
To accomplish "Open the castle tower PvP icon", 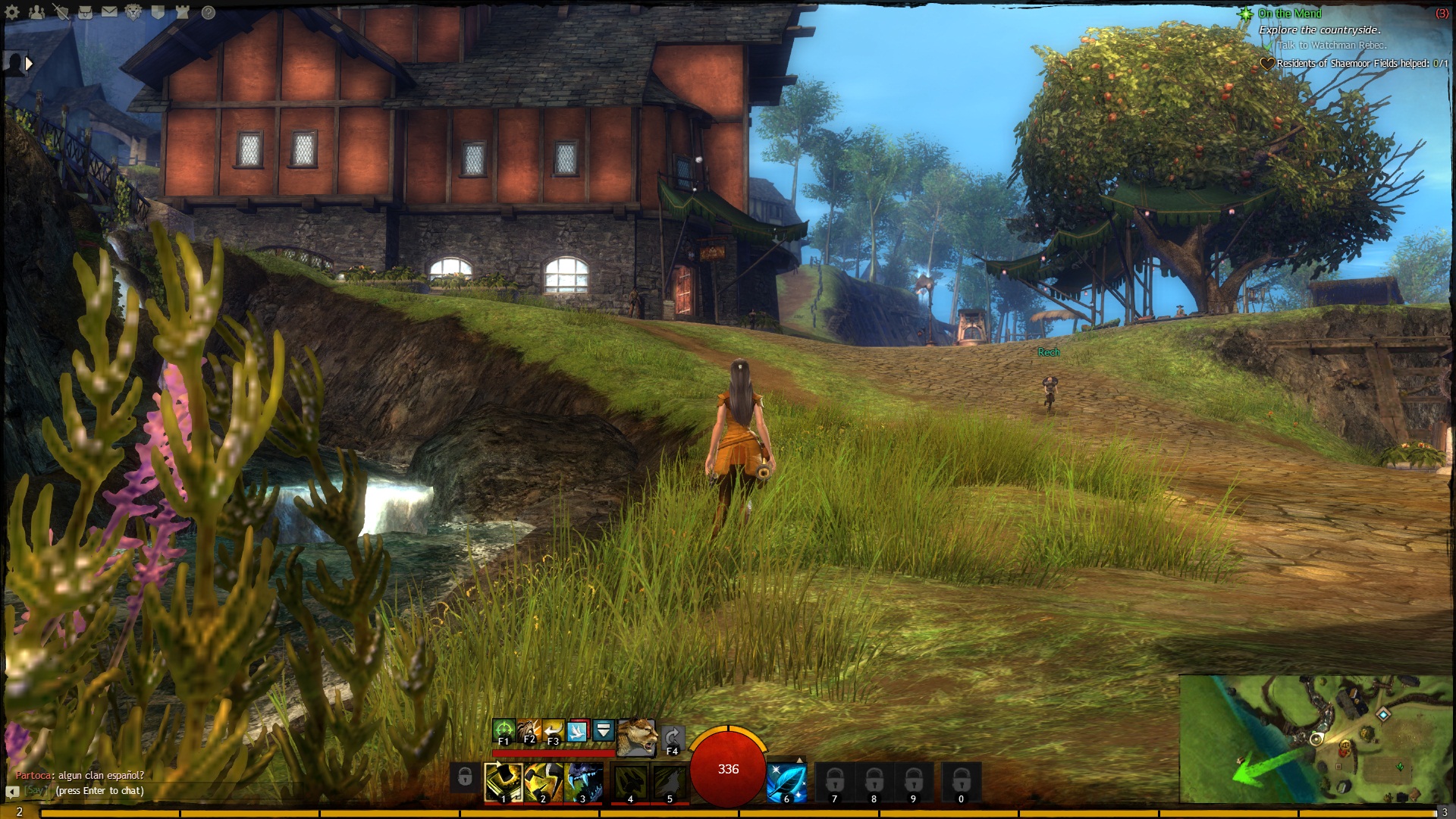I will pos(182,12).
